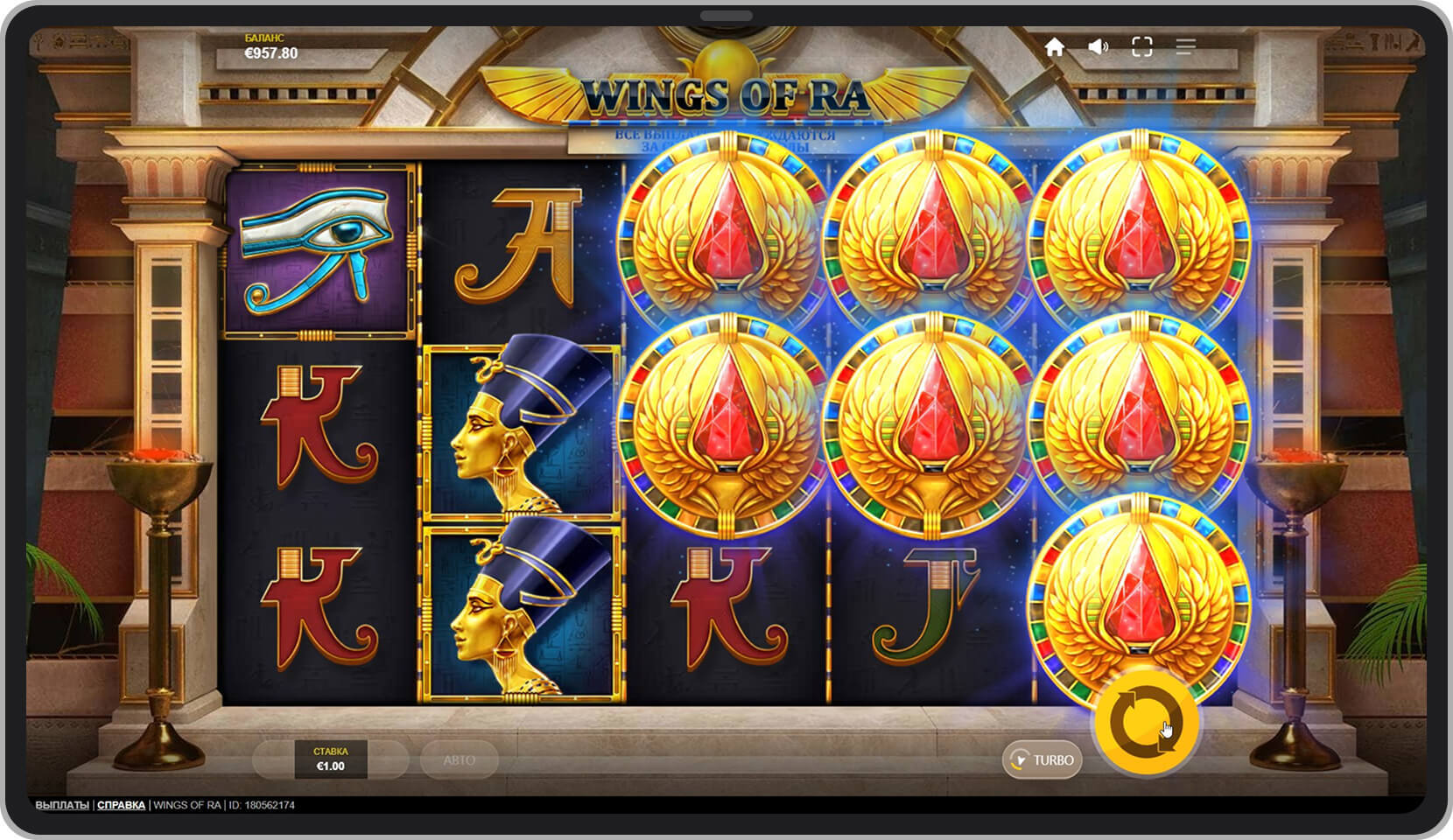Image resolution: width=1453 pixels, height=840 pixels.
Task: Open the hamburger menu
Action: coord(1185,47)
